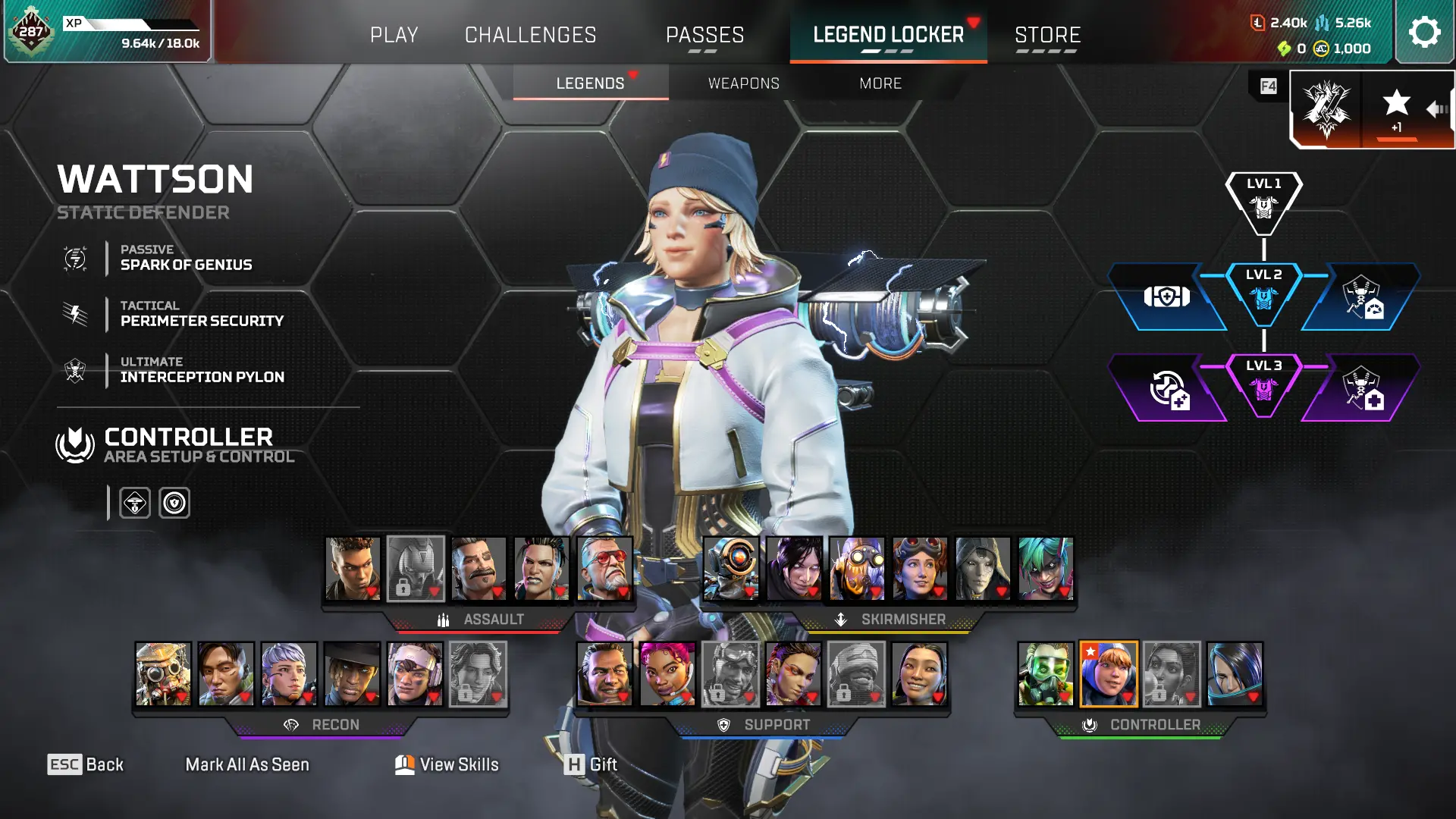Open the STORE menu
The height and width of the screenshot is (819, 1456).
(1047, 34)
